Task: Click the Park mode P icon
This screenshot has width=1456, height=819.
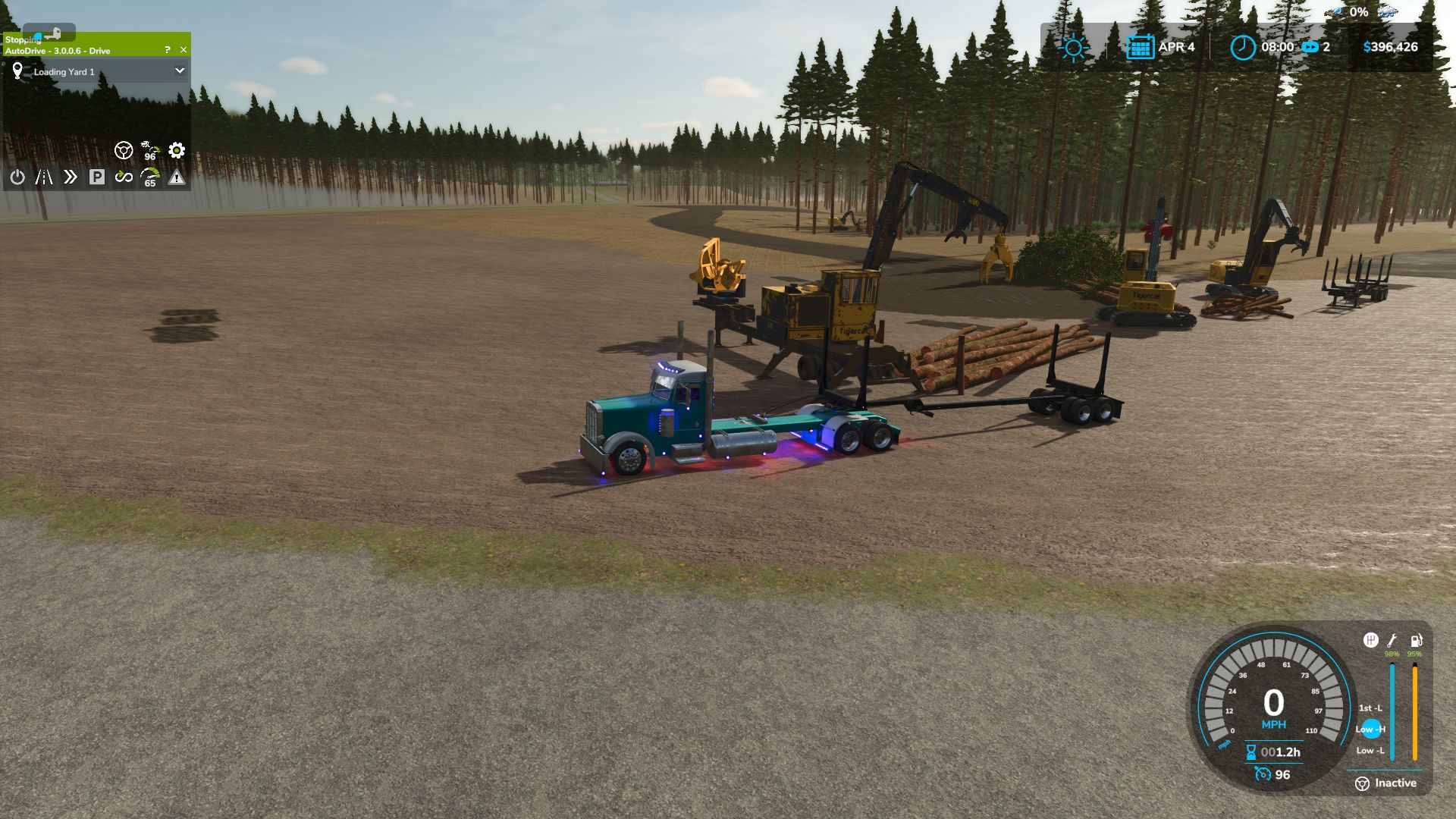Action: coord(96,177)
